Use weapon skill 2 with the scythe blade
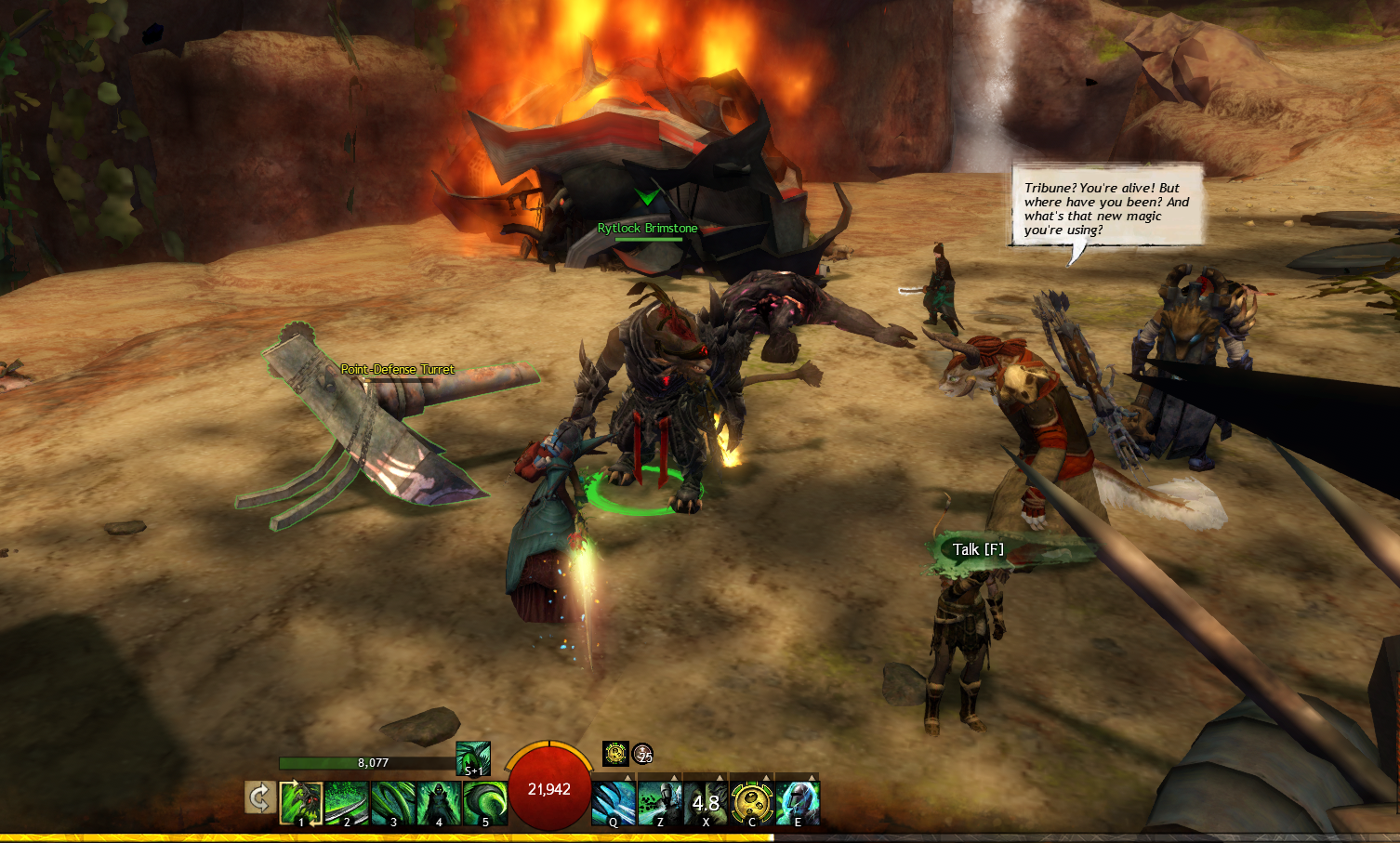Image resolution: width=1400 pixels, height=843 pixels. [347, 803]
